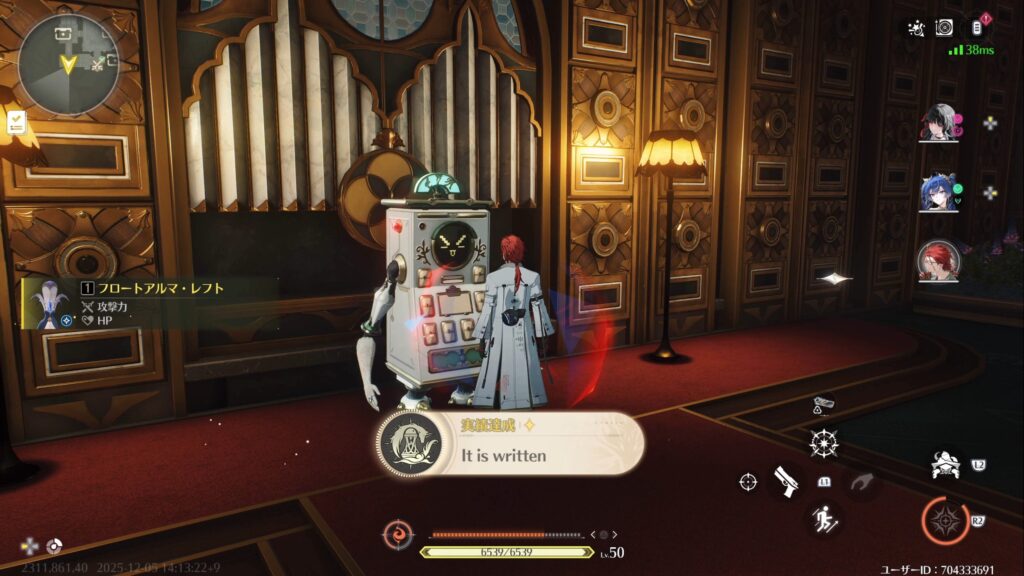The height and width of the screenshot is (576, 1024).
Task: Open the 'It is written' achievement popup
Action: (x=510, y=444)
